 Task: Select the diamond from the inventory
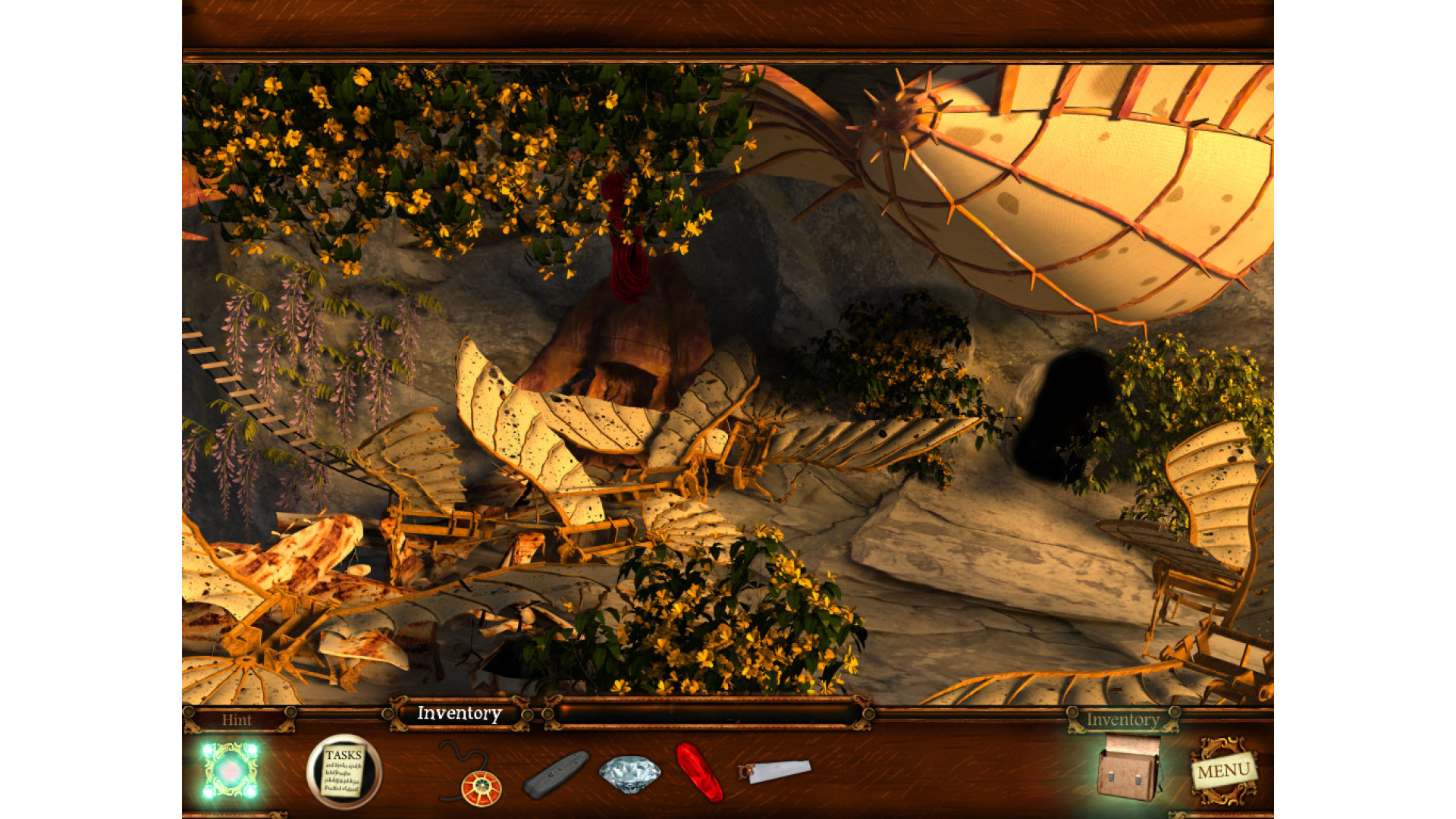click(x=629, y=774)
